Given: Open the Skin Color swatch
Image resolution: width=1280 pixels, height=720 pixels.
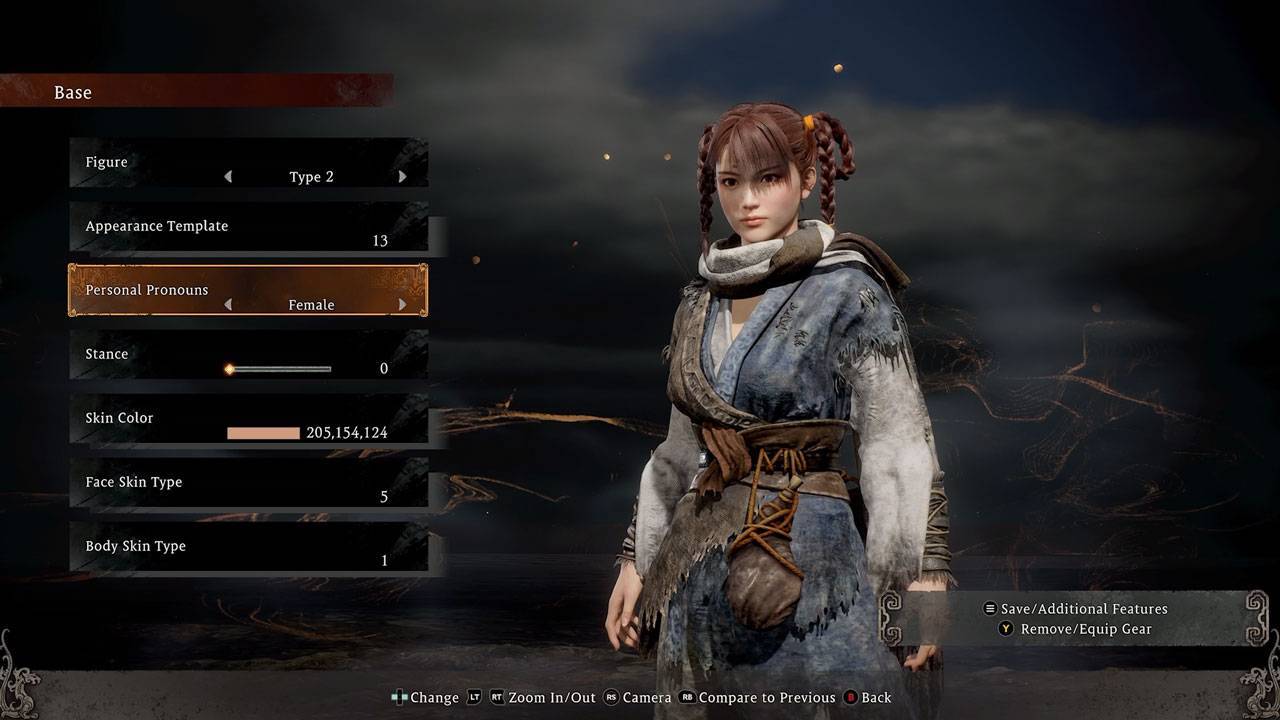Looking at the screenshot, I should (263, 433).
